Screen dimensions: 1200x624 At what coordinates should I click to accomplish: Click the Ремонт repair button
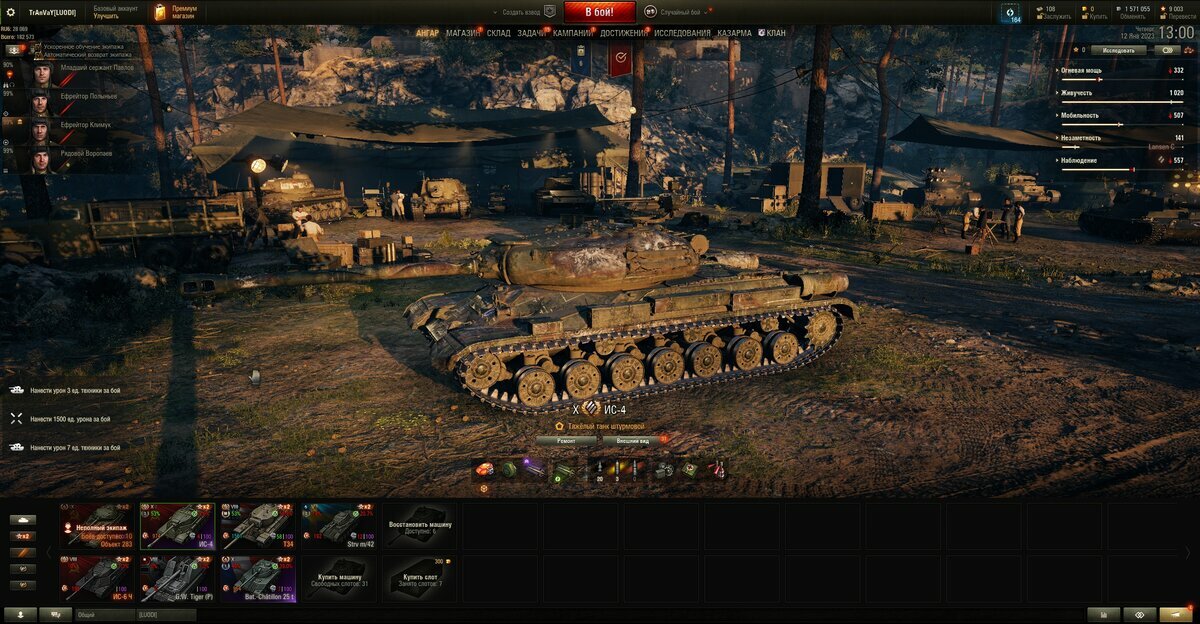tap(565, 440)
